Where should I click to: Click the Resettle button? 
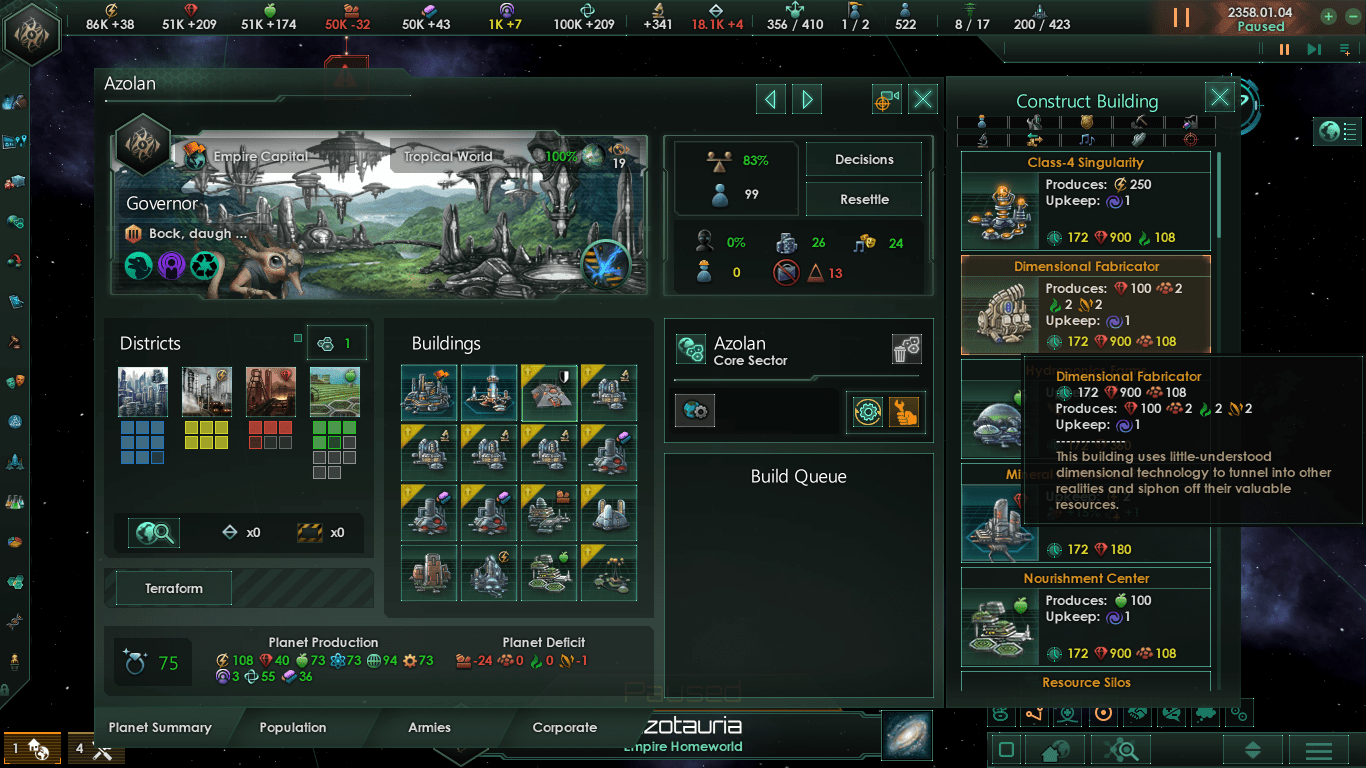coord(864,199)
